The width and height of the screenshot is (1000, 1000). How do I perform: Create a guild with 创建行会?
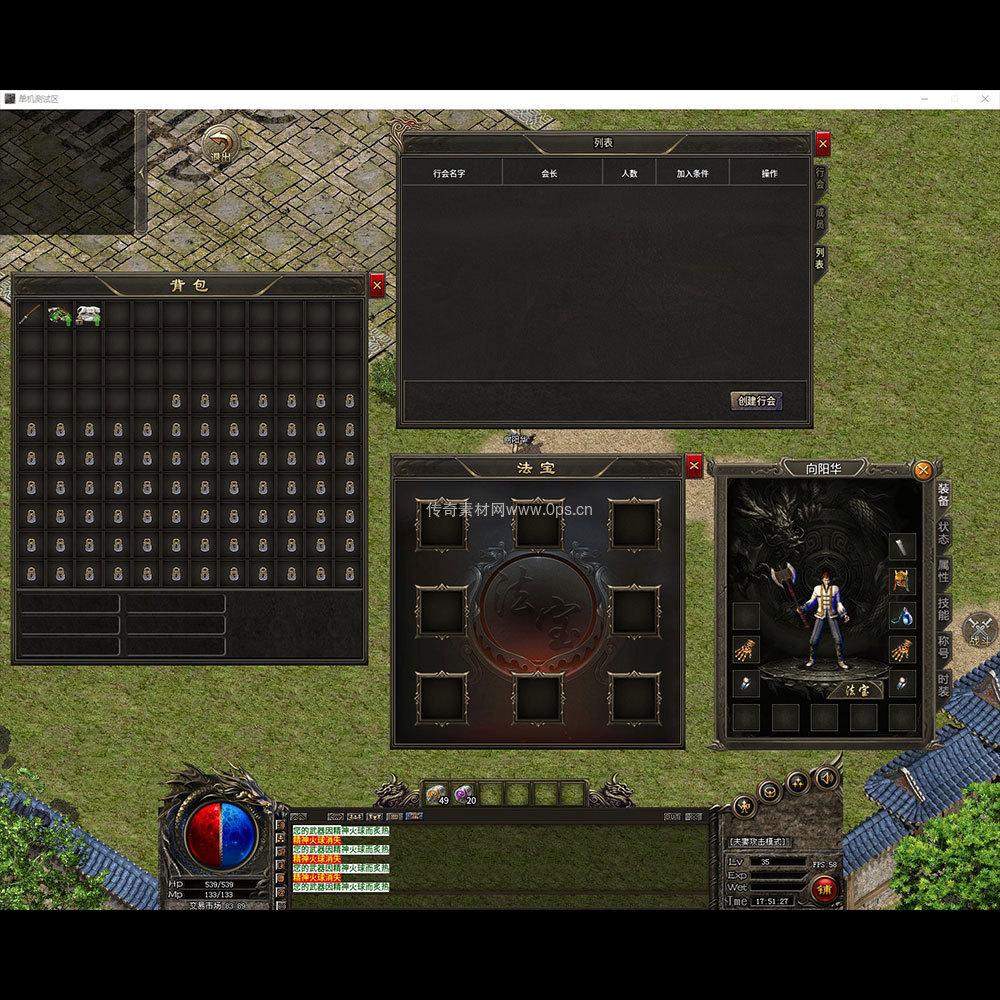point(756,401)
